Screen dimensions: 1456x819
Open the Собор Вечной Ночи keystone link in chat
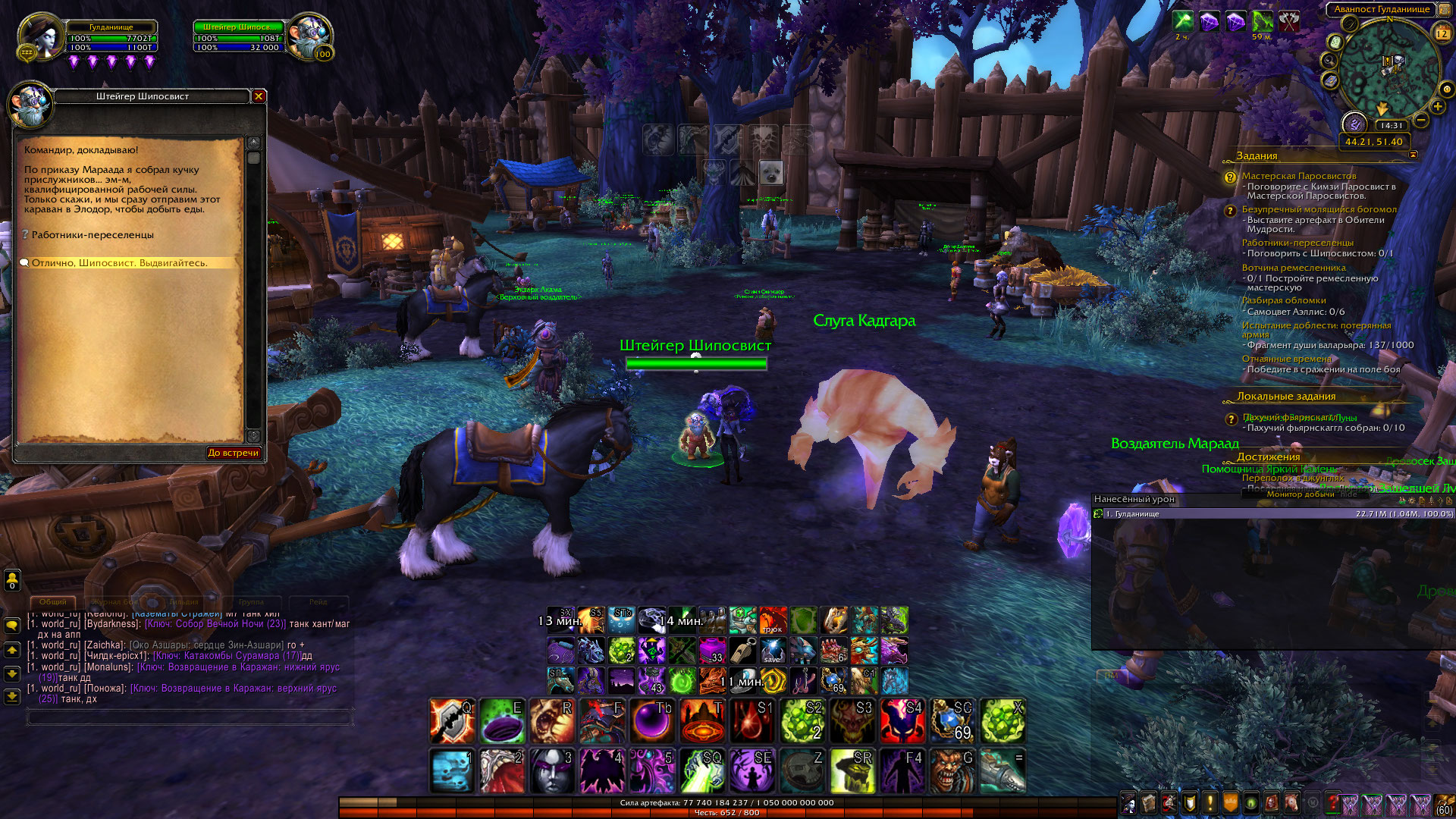215,624
